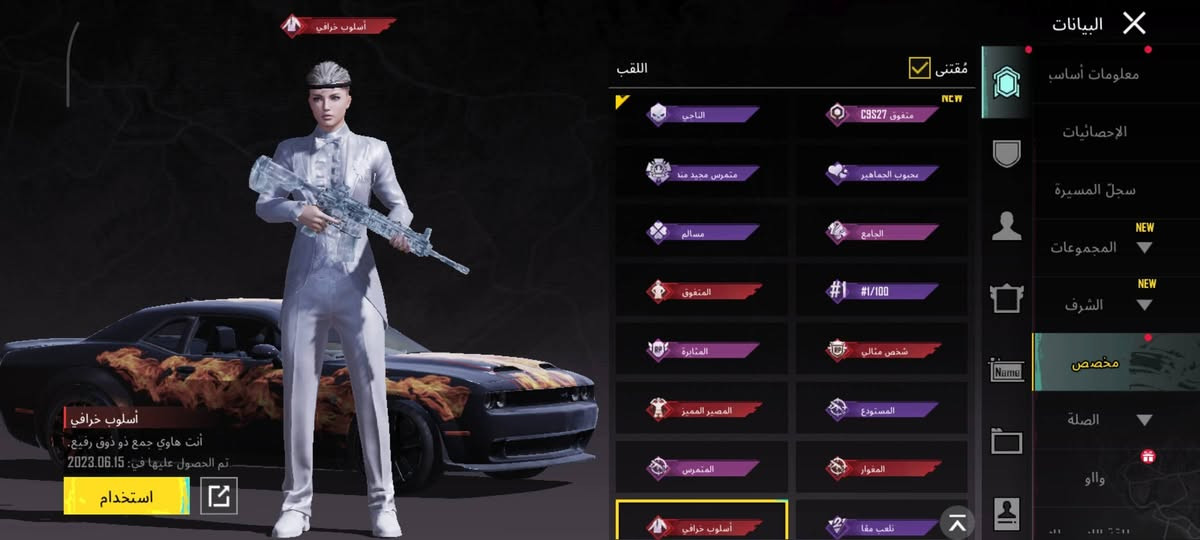The height and width of the screenshot is (540, 1200).
Task: Choose the متفوق C9S27 title
Action: click(x=882, y=114)
